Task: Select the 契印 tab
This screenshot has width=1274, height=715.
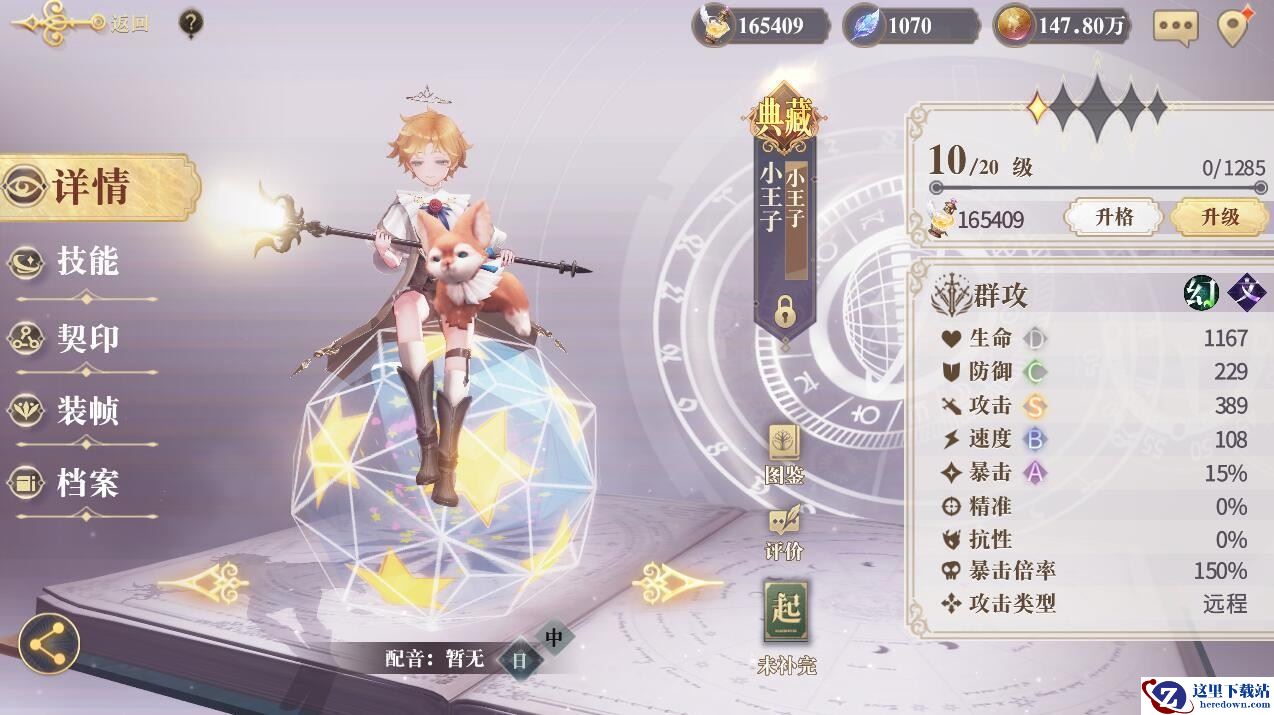Action: click(85, 338)
